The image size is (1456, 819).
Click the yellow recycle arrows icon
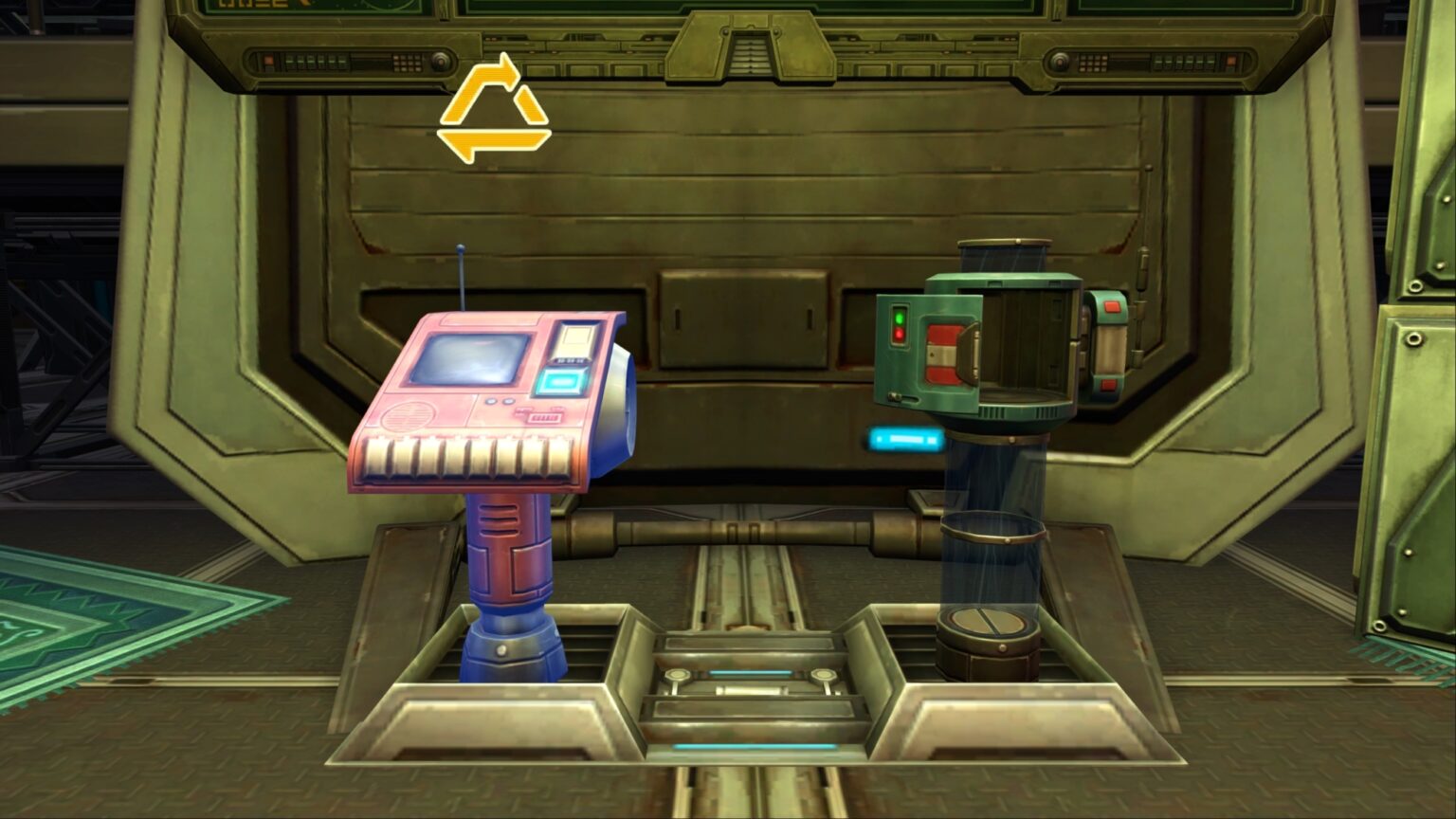point(498,109)
